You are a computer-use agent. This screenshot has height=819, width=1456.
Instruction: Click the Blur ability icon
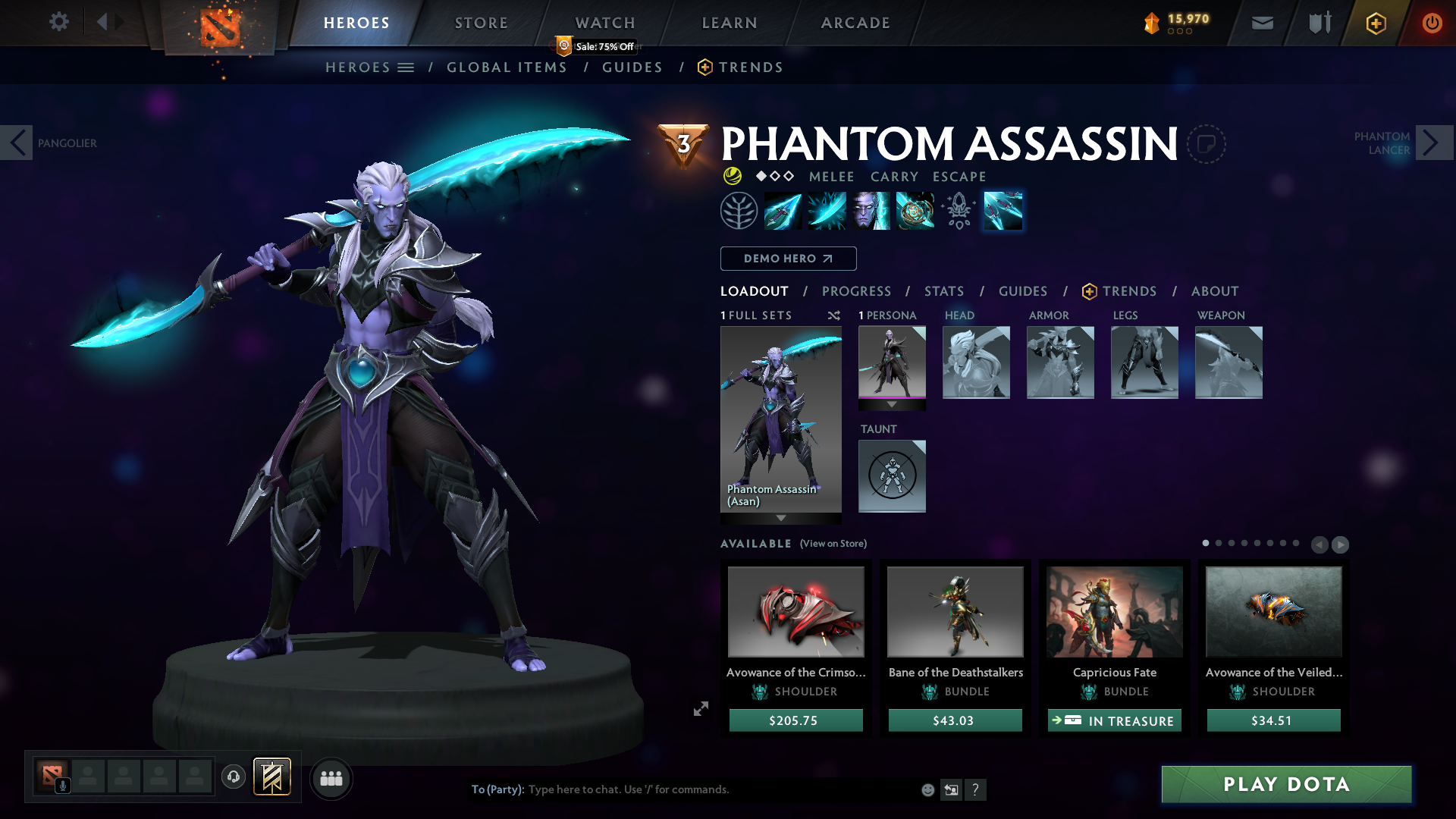[870, 211]
